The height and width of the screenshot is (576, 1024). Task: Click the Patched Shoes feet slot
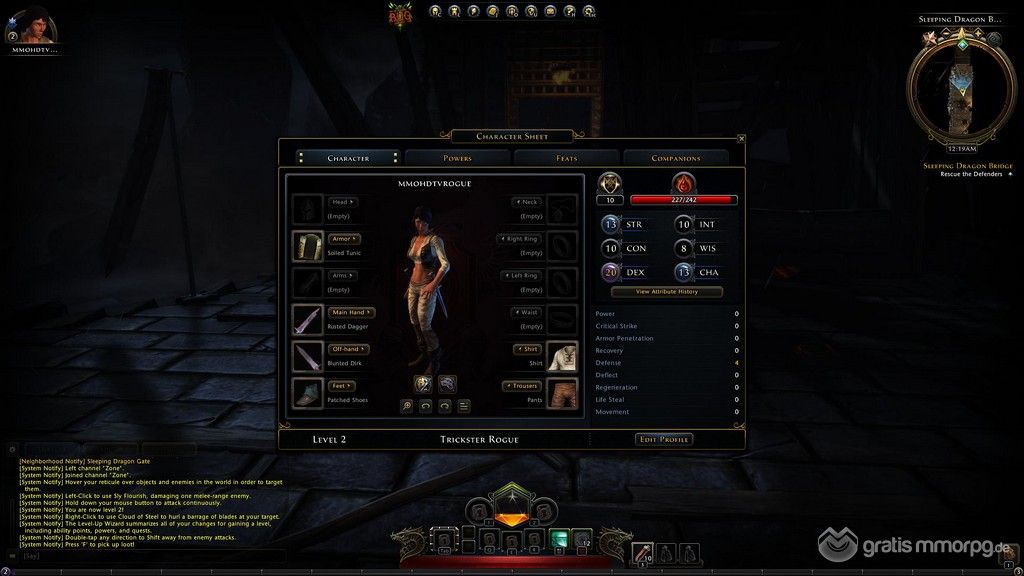pyautogui.click(x=307, y=393)
